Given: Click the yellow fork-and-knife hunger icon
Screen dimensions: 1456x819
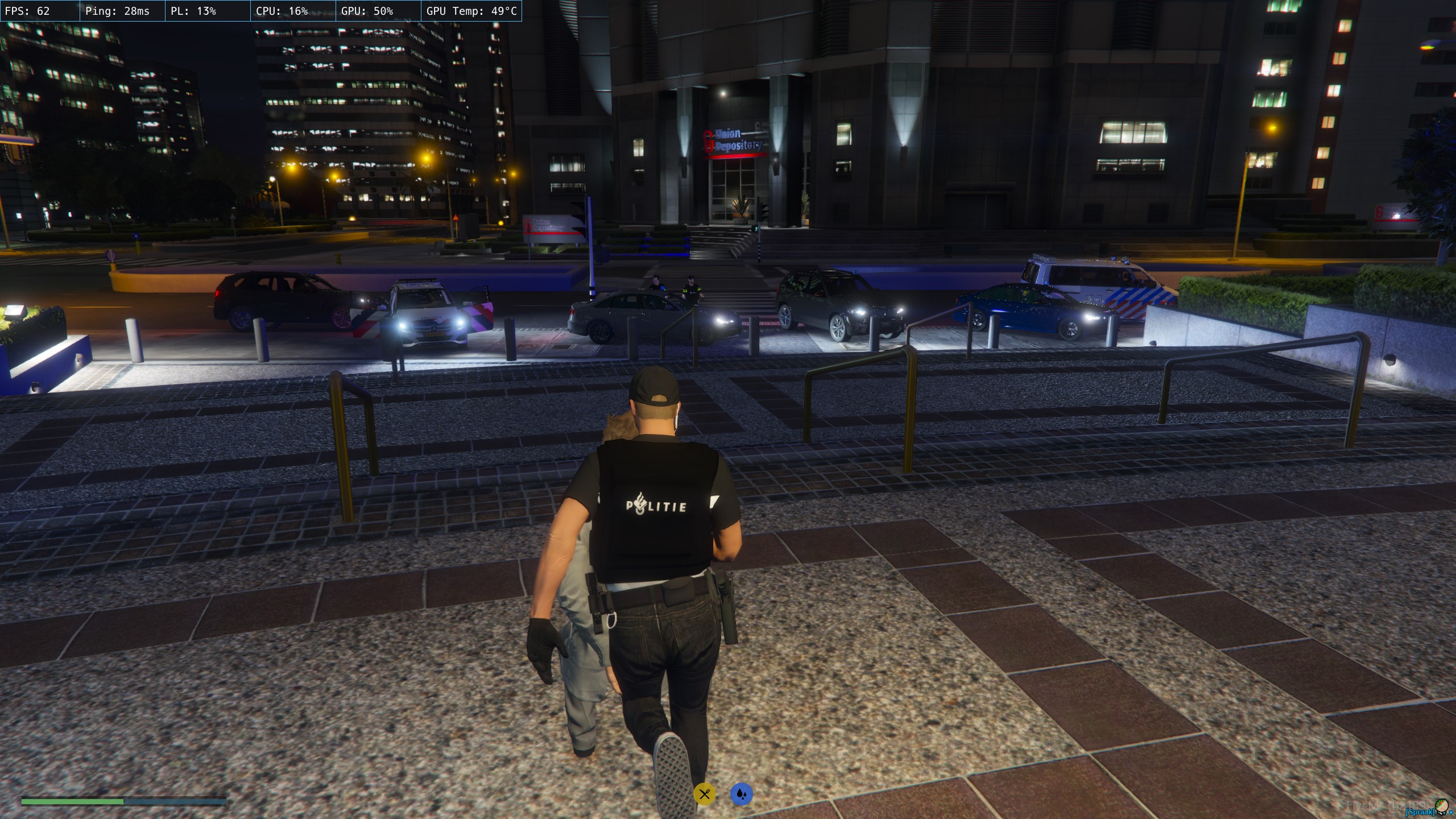Looking at the screenshot, I should tap(704, 794).
